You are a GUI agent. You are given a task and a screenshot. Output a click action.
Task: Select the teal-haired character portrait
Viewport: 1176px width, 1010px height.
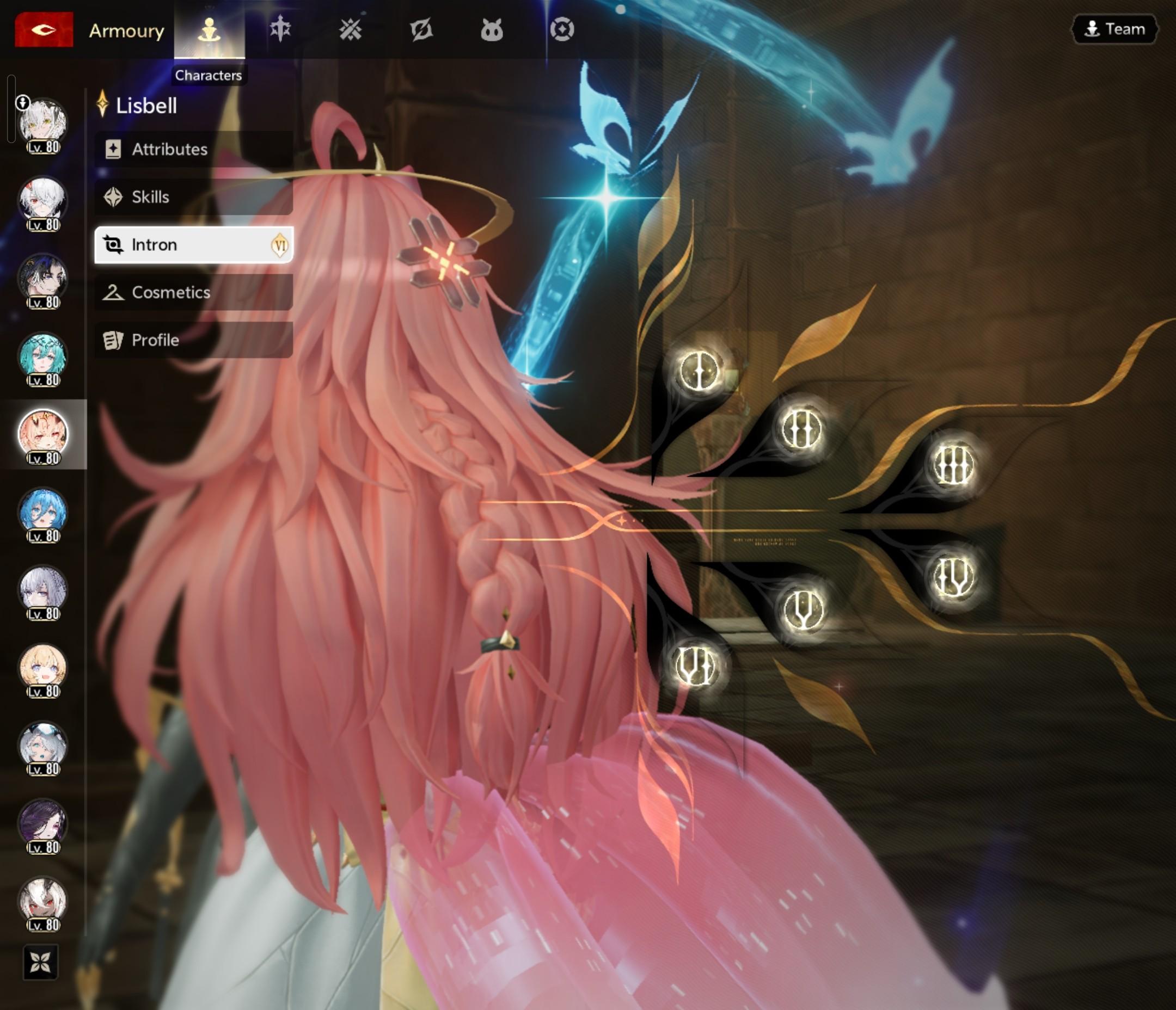pyautogui.click(x=43, y=358)
